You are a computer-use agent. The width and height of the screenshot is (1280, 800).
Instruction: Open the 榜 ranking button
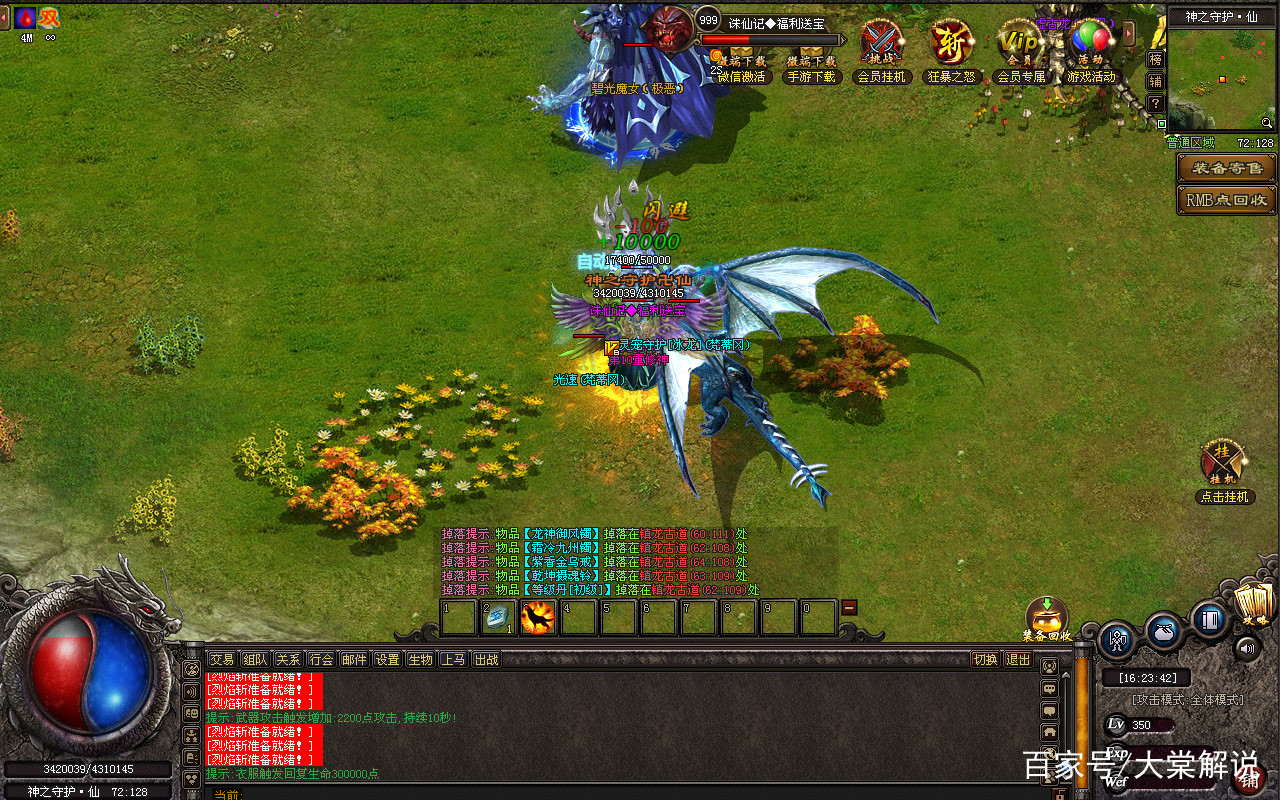[1155, 59]
